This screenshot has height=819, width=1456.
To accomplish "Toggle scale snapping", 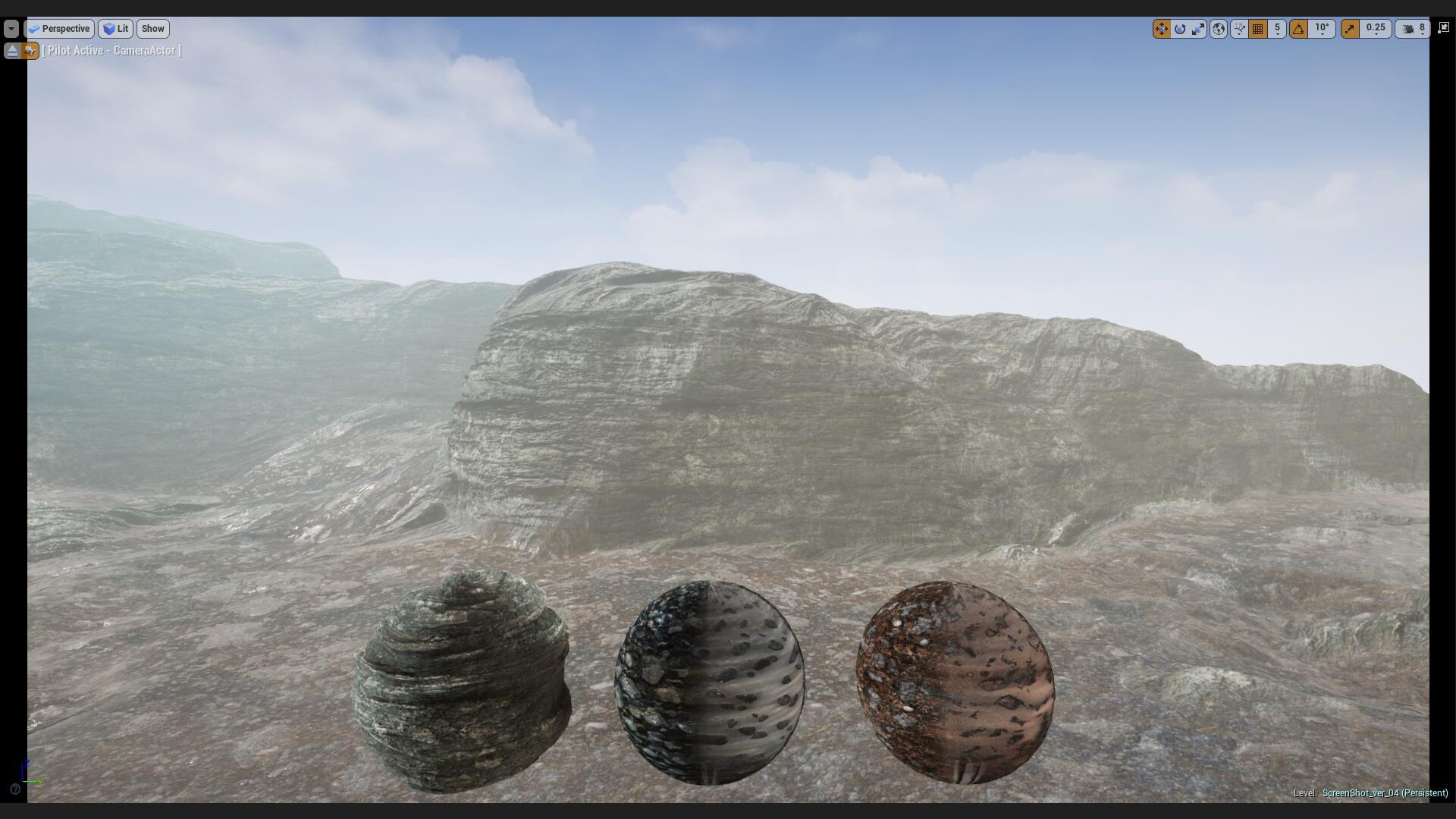I will click(1351, 29).
